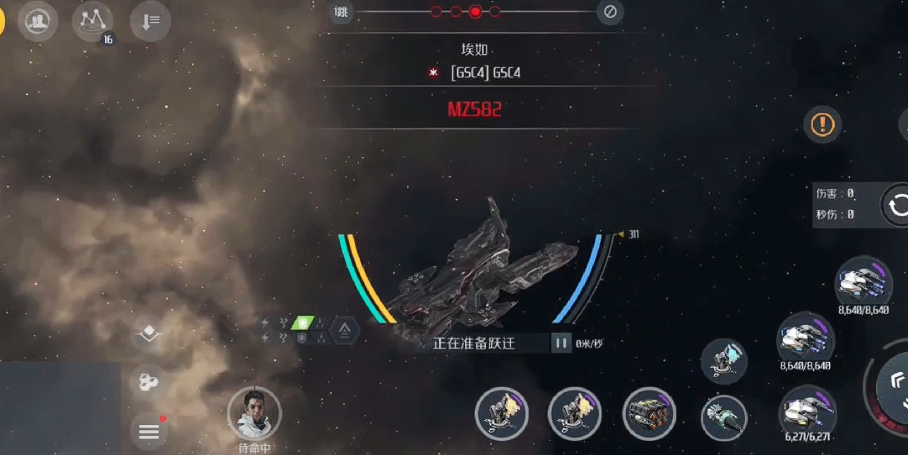This screenshot has width=908, height=455.
Task: Open the orange exclamation alert icon
Action: point(822,124)
